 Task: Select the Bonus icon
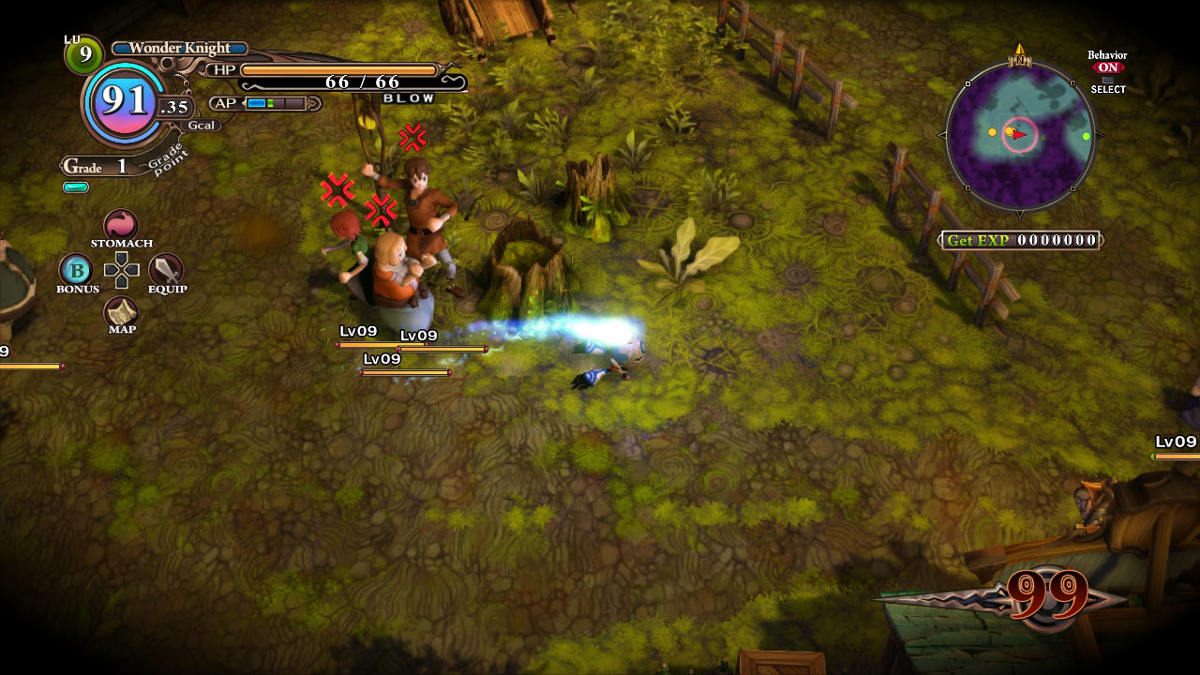[76, 270]
